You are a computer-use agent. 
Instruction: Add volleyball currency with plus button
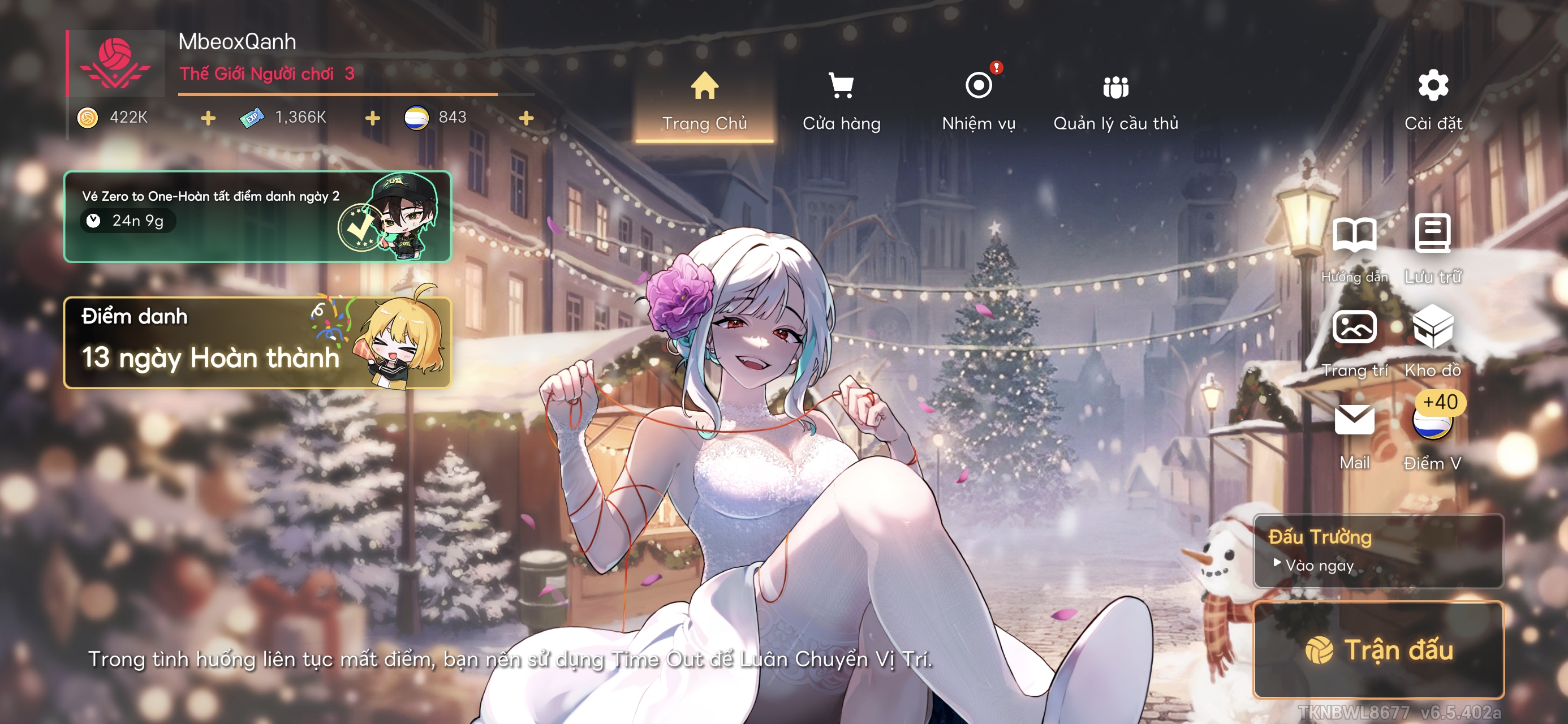click(x=527, y=118)
